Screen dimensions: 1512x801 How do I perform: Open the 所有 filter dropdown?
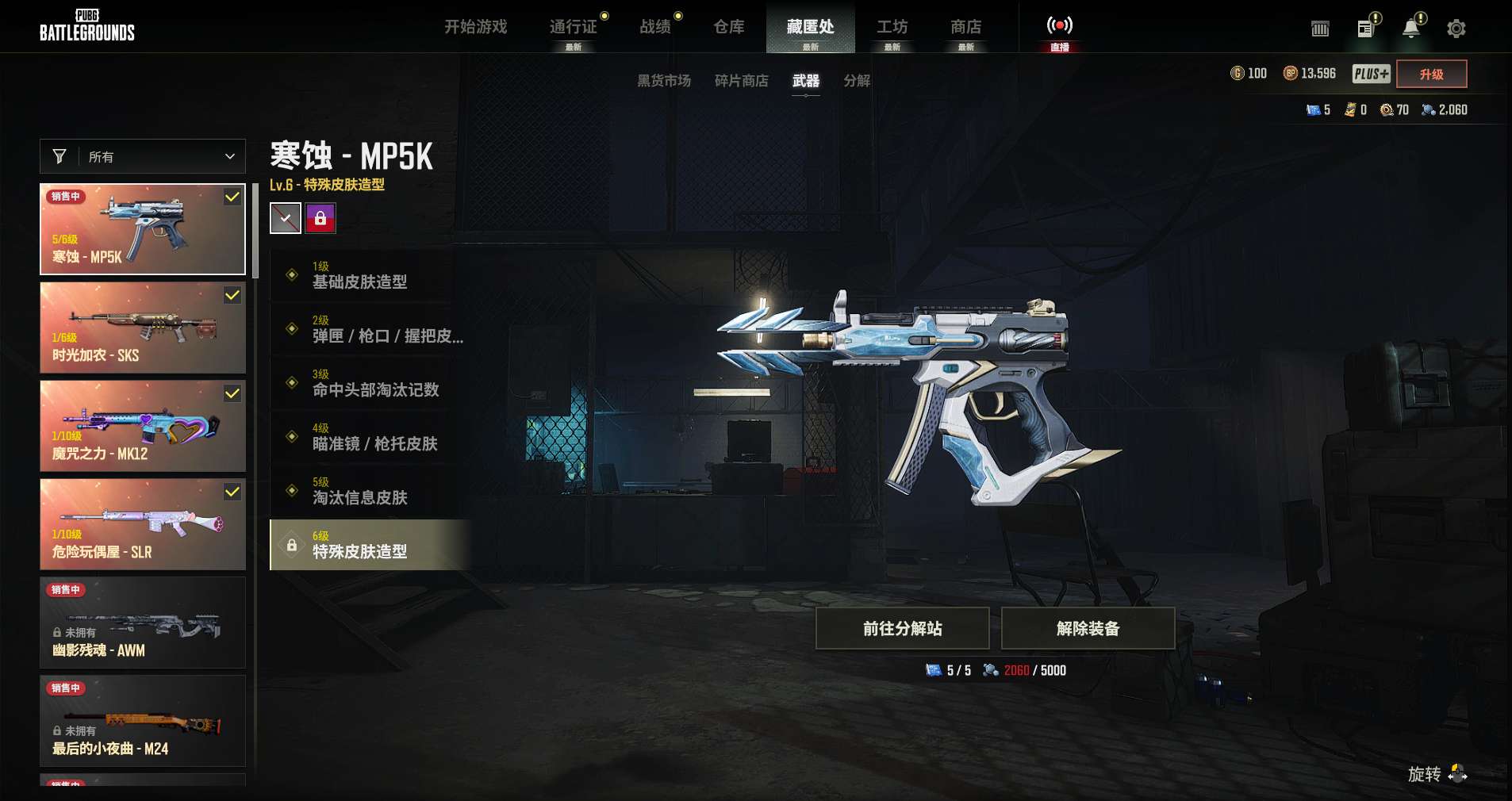pos(143,157)
